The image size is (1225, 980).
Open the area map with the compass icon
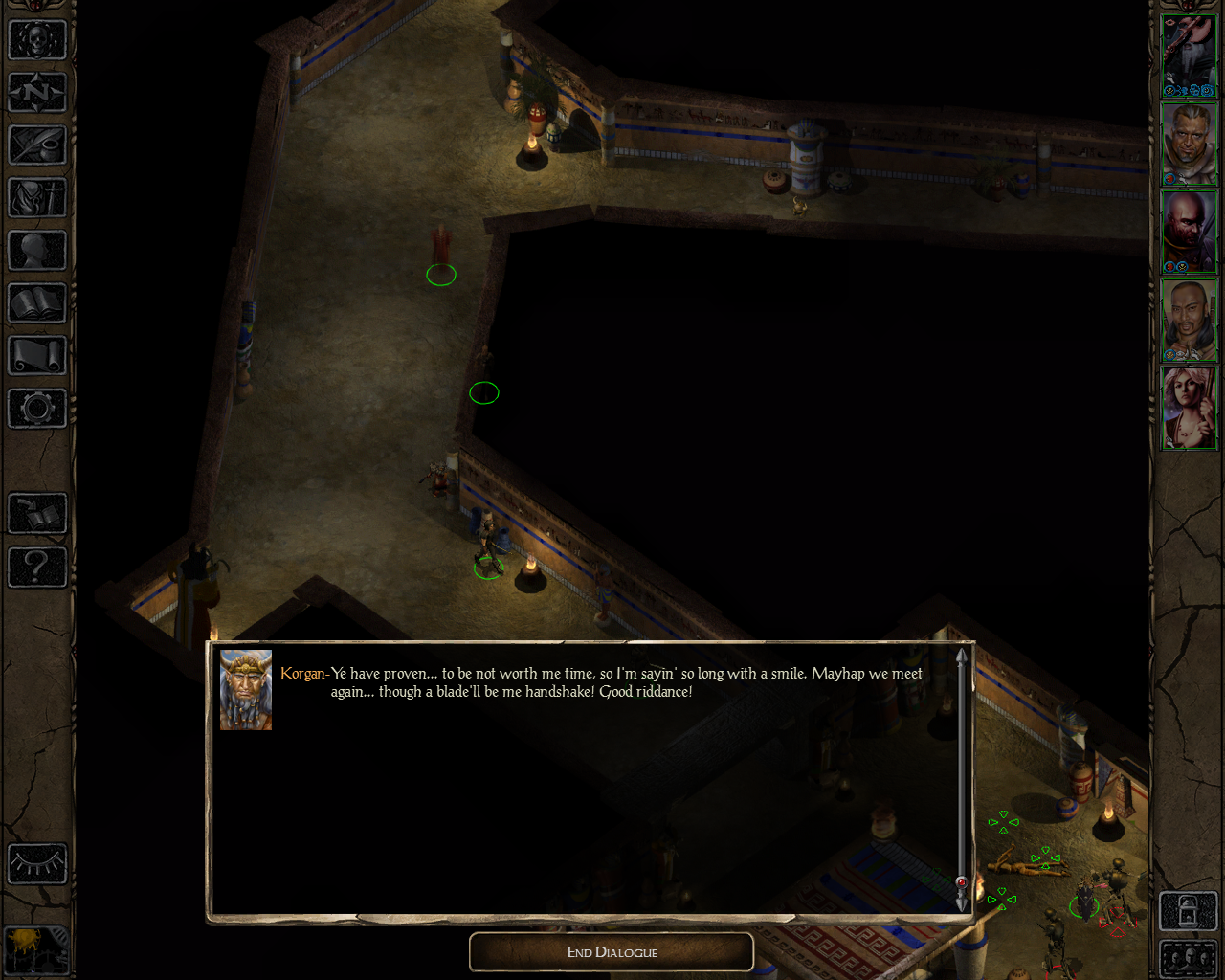point(37,93)
